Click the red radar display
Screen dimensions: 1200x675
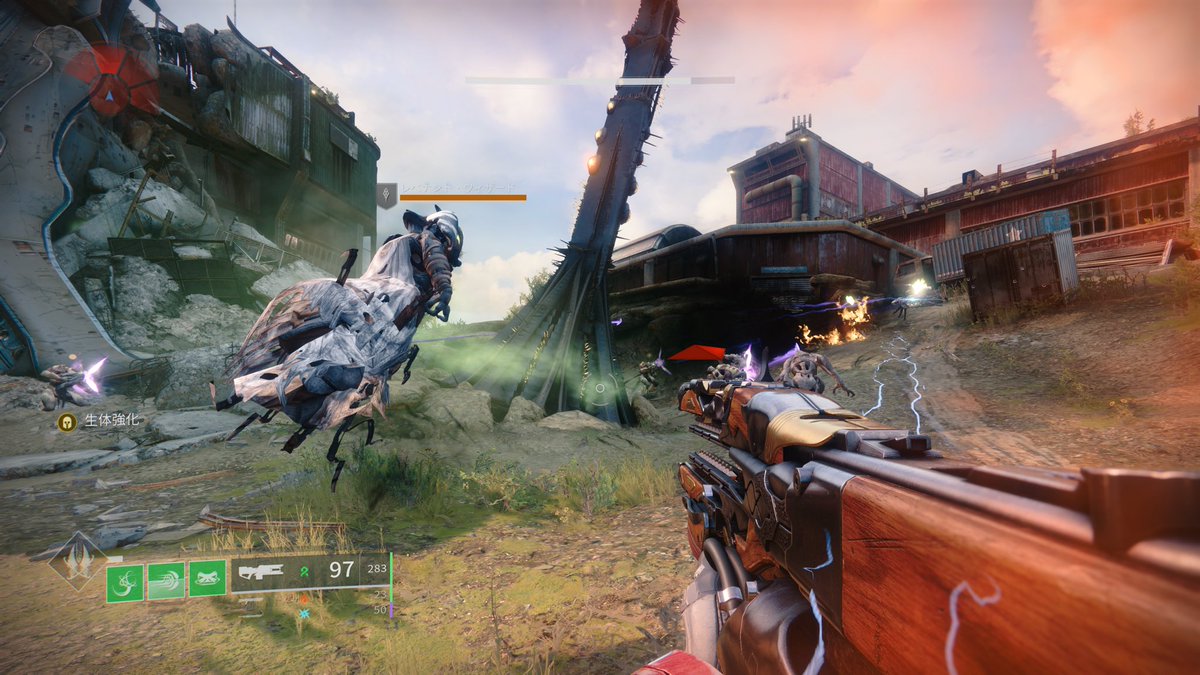click(x=110, y=78)
